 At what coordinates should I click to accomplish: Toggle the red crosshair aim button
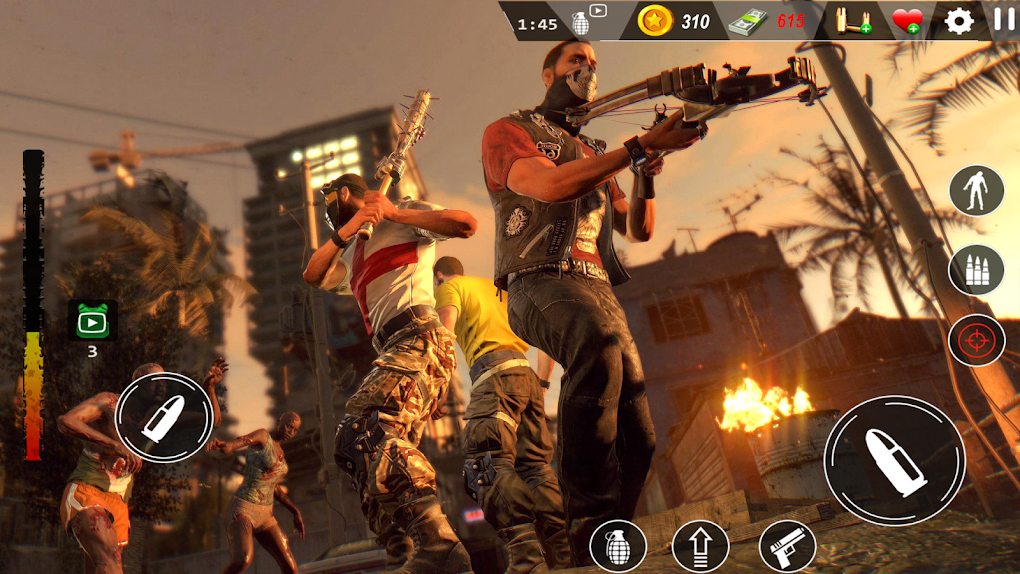[976, 341]
